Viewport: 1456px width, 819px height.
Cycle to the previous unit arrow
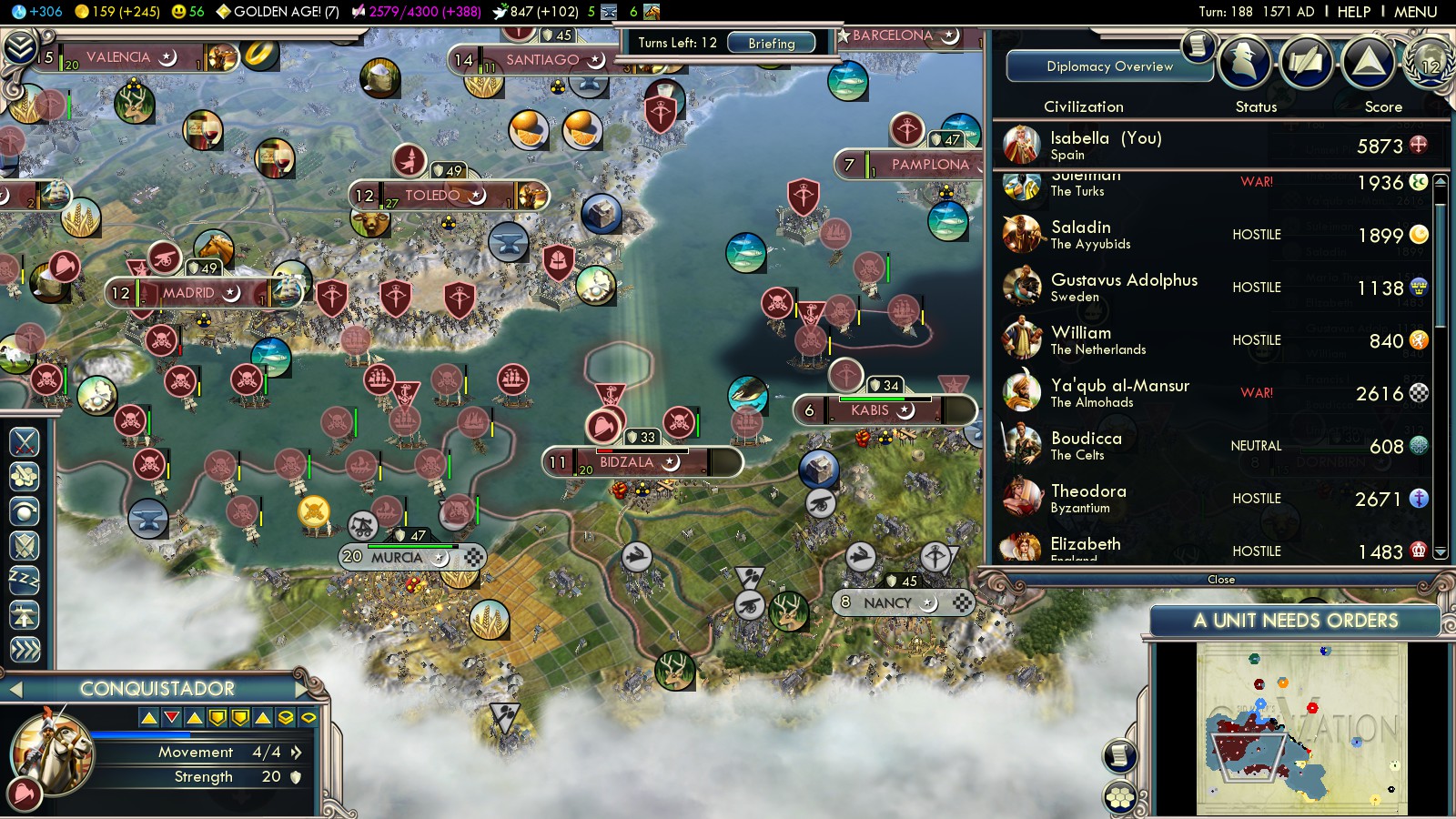click(15, 690)
